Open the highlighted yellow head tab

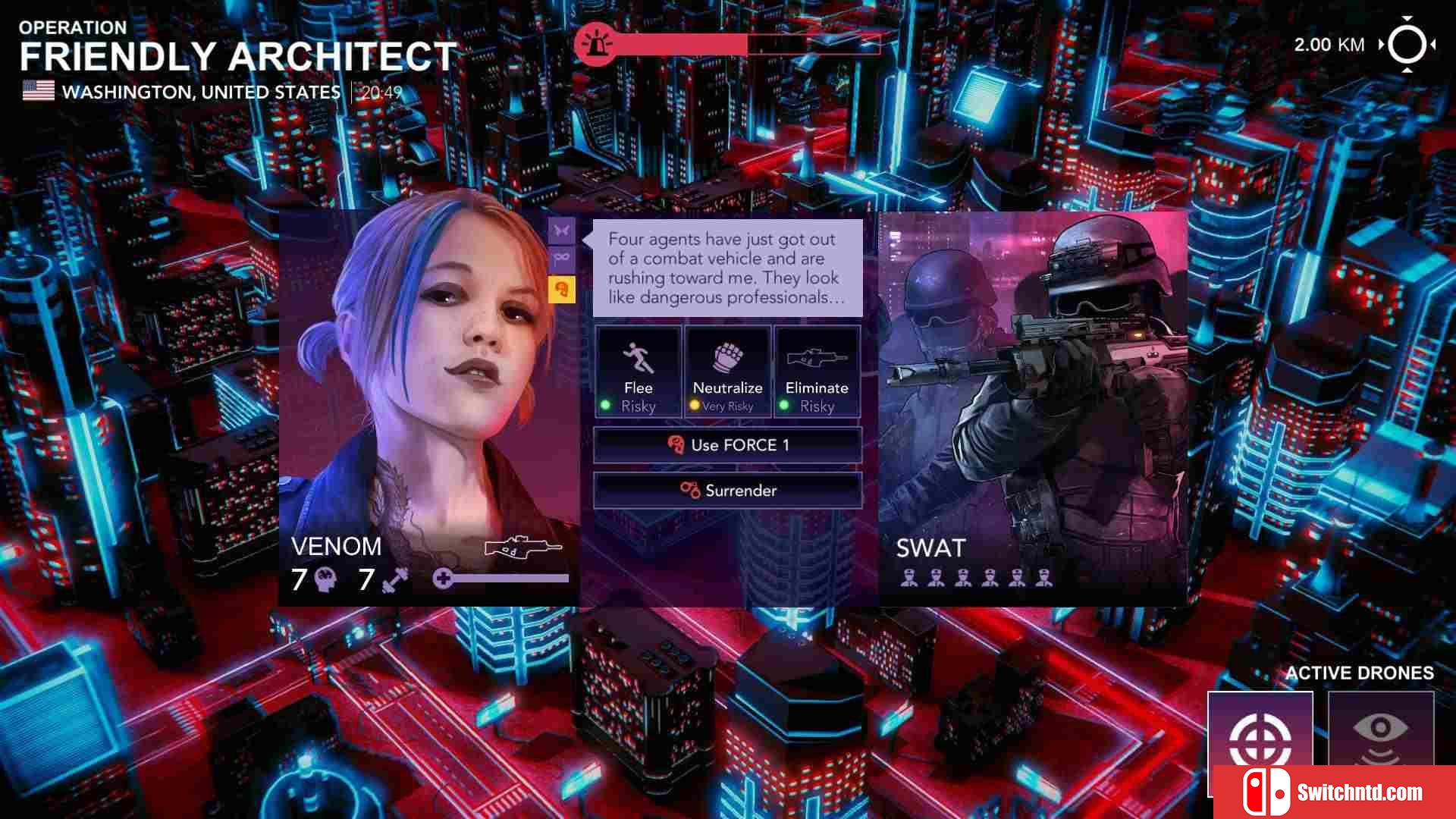pyautogui.click(x=561, y=289)
